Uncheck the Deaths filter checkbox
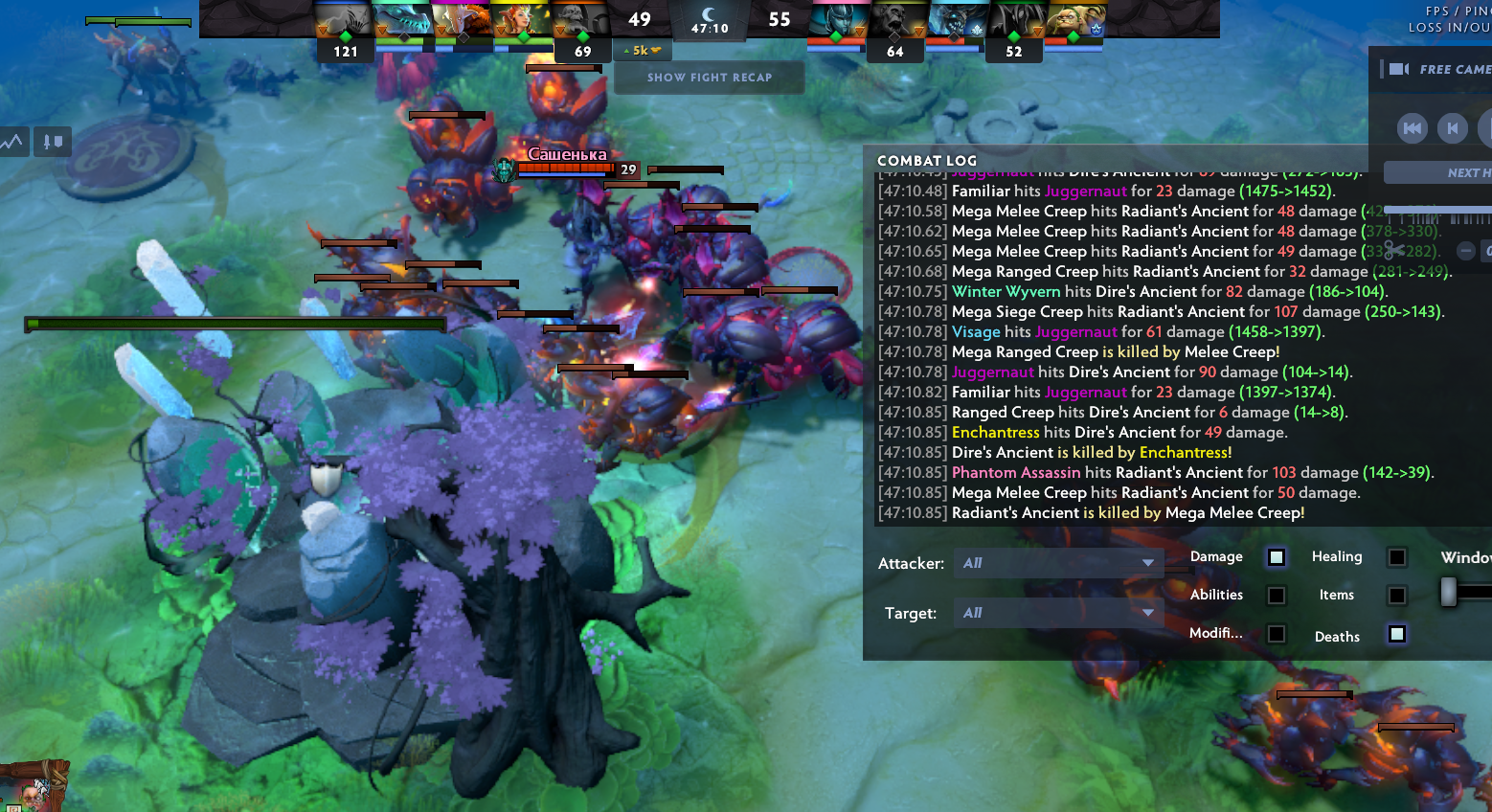Image resolution: width=1492 pixels, height=812 pixels. coord(1396,634)
